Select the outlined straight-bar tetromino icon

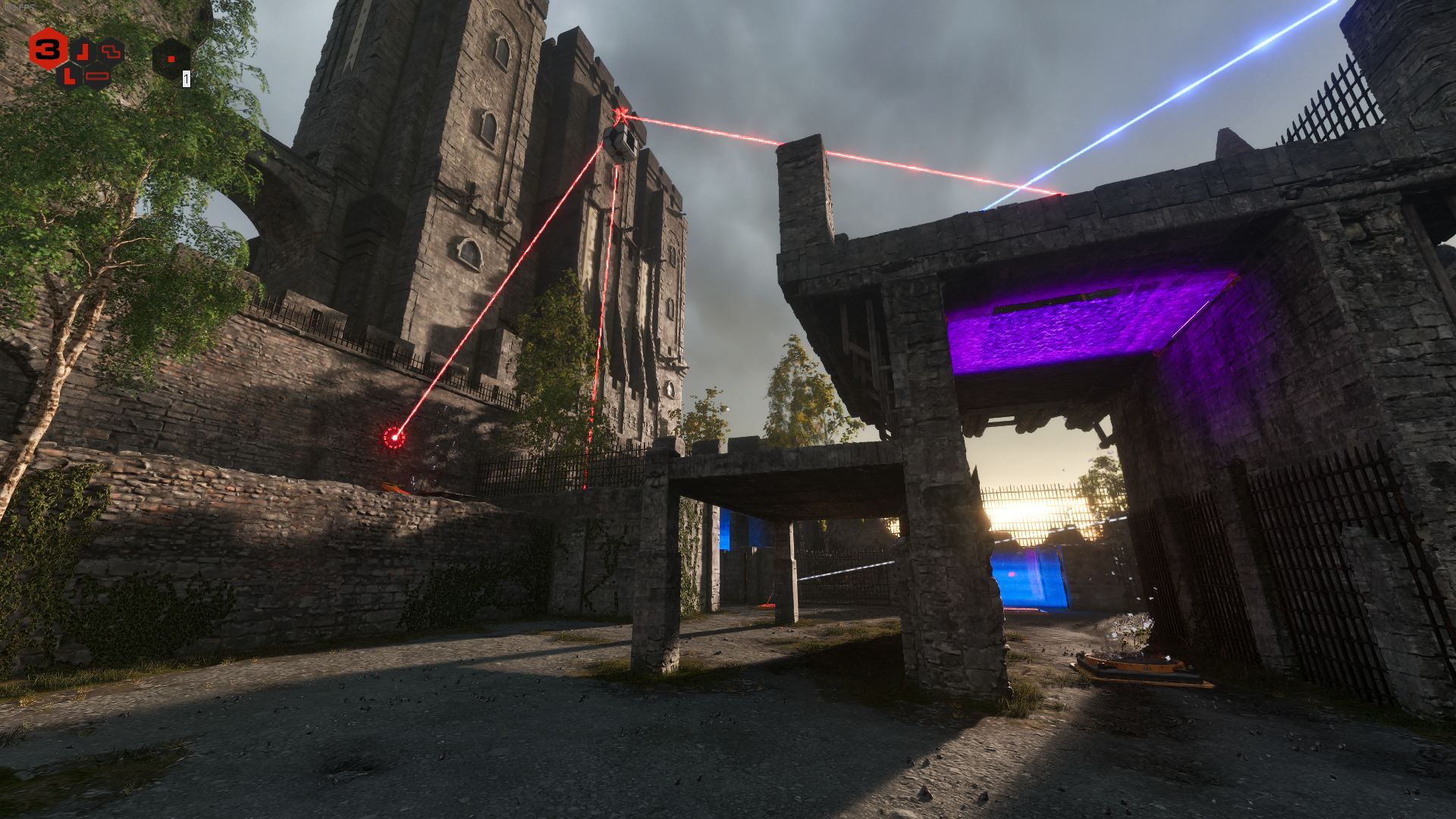[x=98, y=76]
